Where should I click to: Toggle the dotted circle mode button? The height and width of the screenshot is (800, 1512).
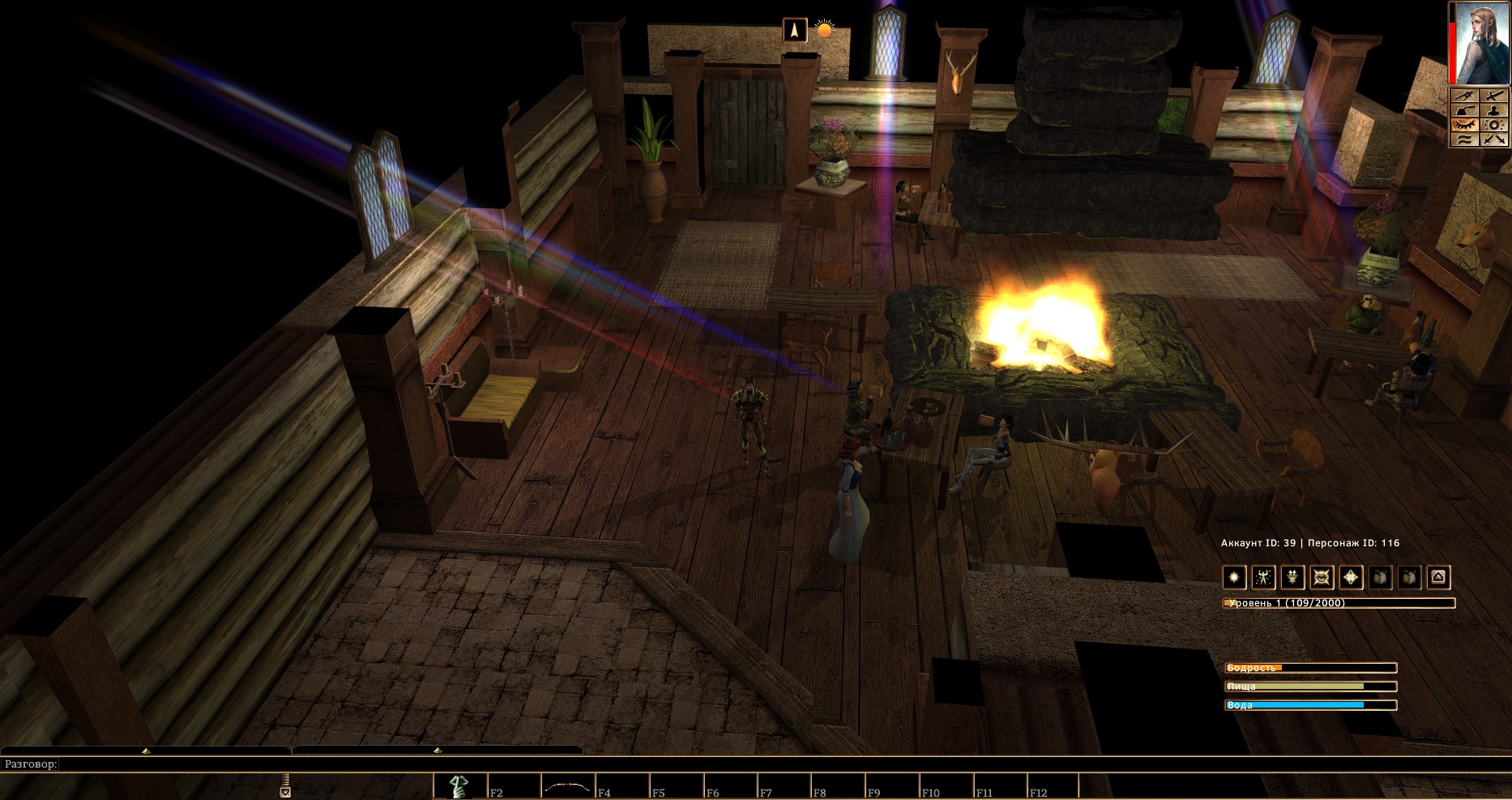click(1494, 125)
